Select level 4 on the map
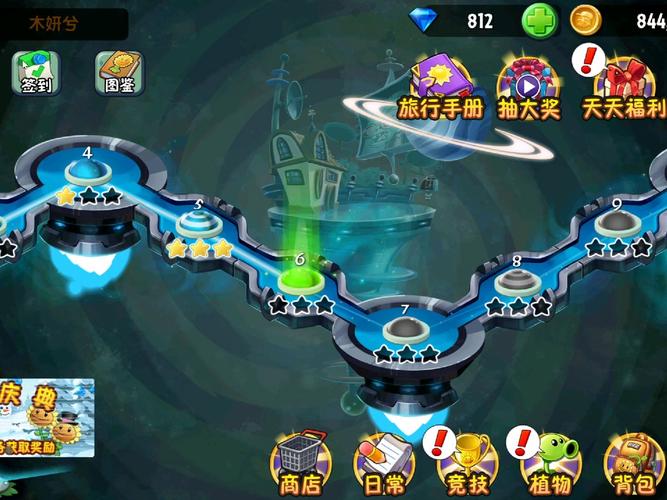This screenshot has height=500, width=667. pos(88,172)
